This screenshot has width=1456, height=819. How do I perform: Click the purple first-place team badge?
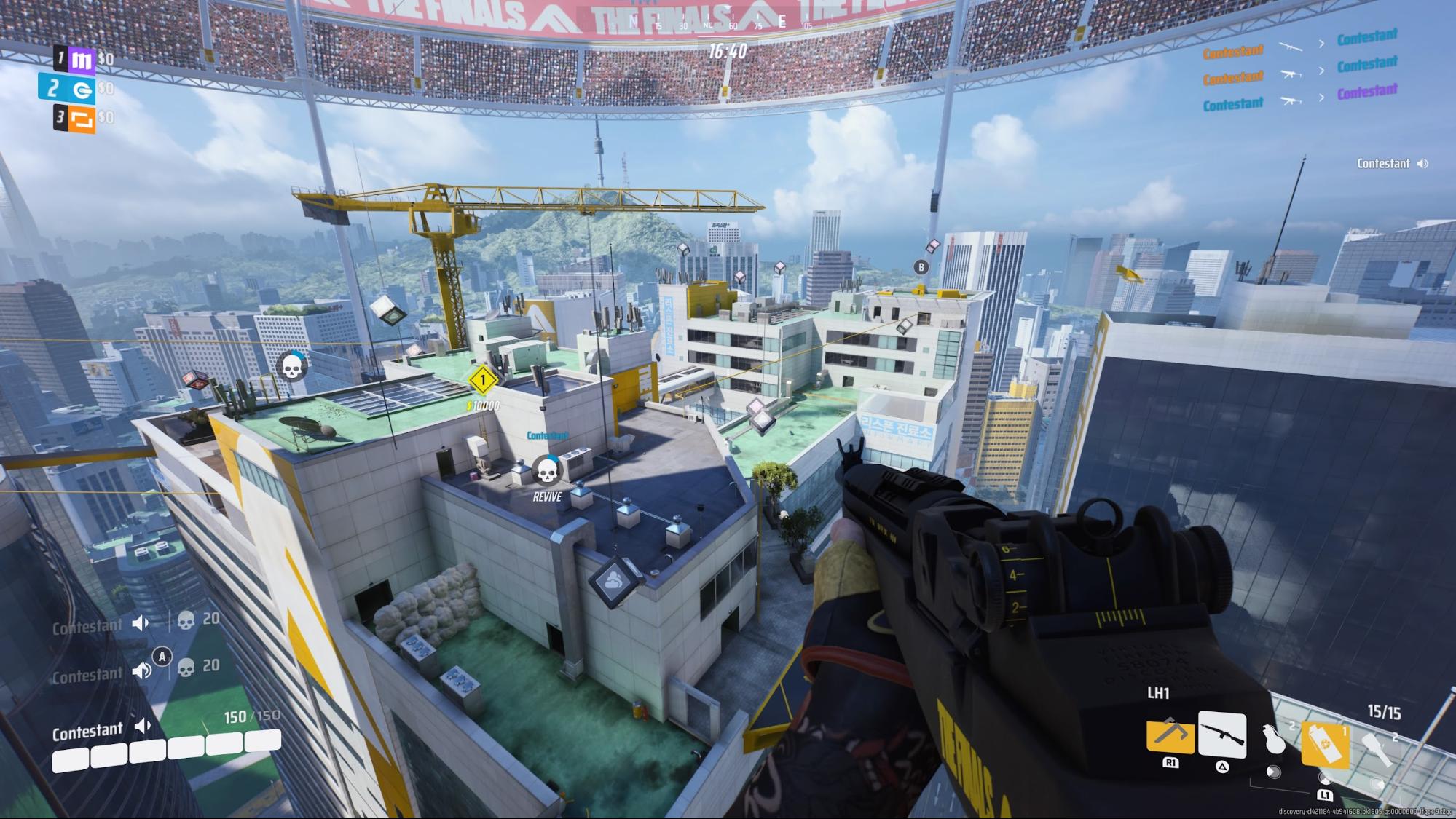coord(81,60)
